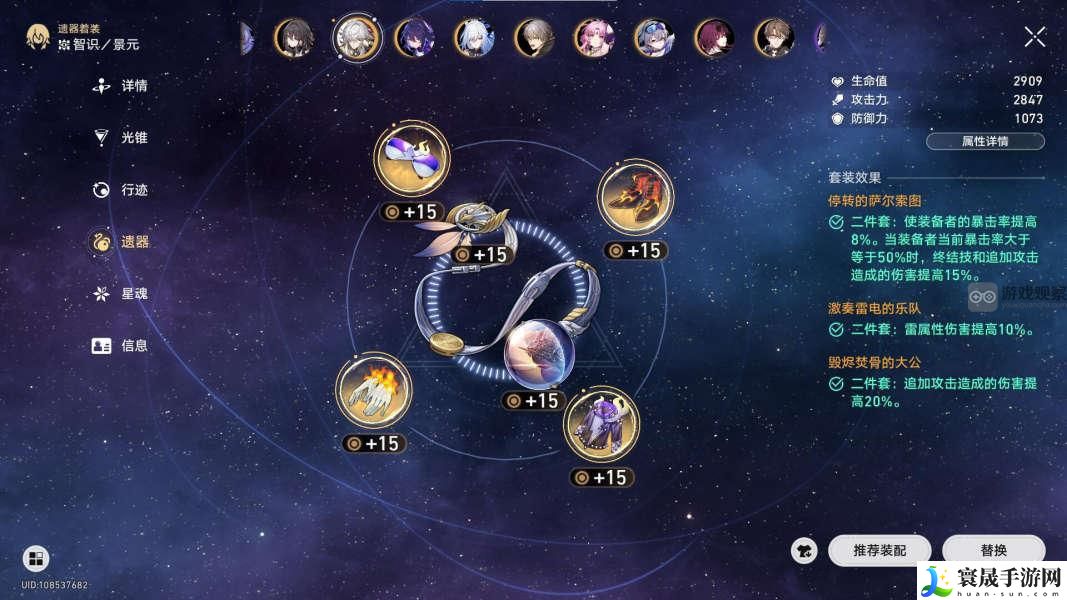Show 属性详情 attribute details

pos(985,141)
